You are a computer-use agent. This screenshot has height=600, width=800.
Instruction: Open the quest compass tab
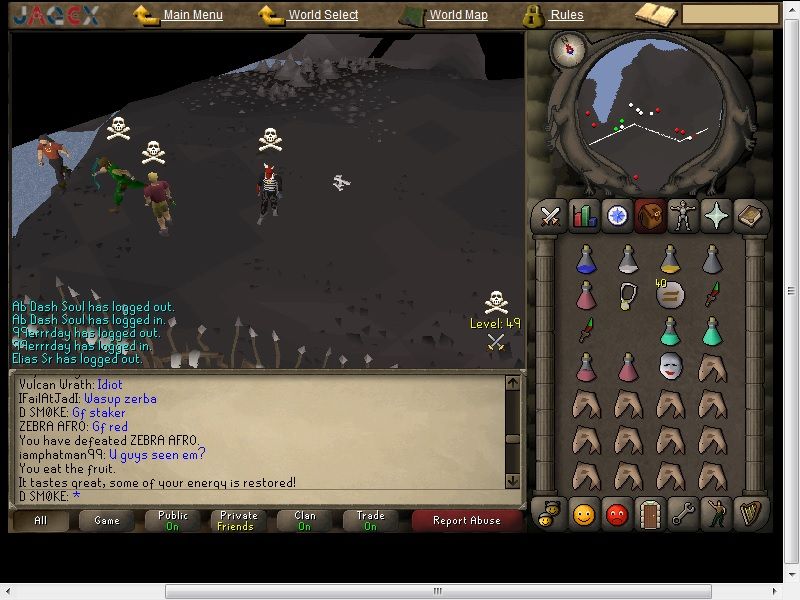pos(617,216)
